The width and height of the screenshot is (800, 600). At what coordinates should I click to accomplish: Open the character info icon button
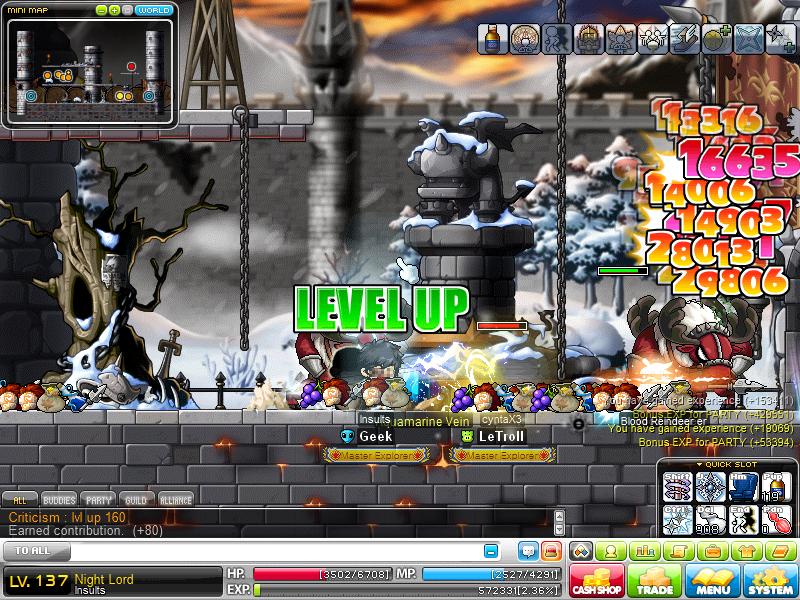coord(610,551)
